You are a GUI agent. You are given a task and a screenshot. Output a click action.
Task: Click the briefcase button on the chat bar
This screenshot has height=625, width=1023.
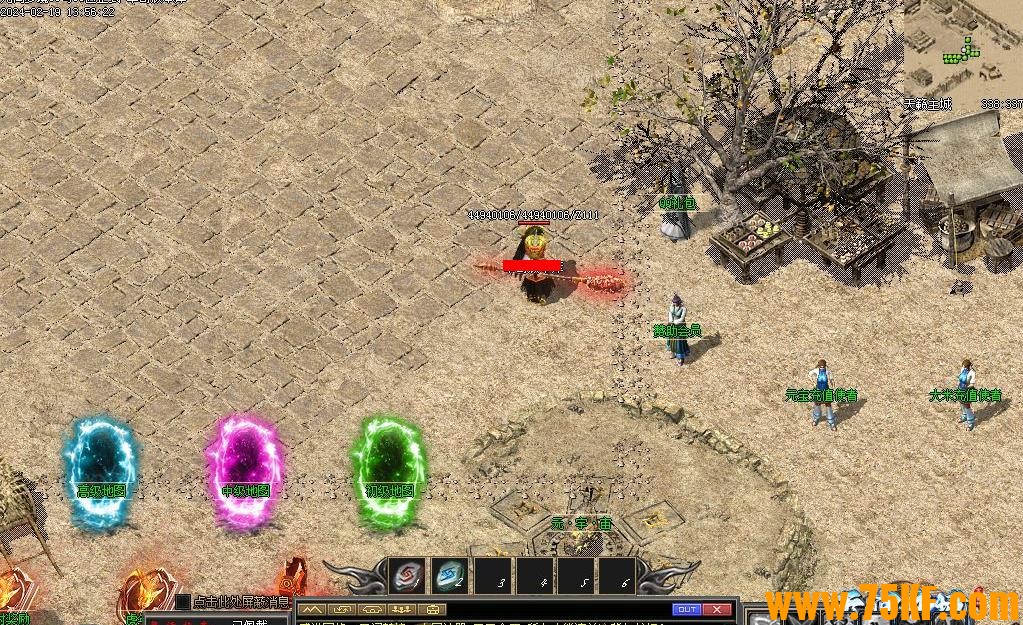433,609
